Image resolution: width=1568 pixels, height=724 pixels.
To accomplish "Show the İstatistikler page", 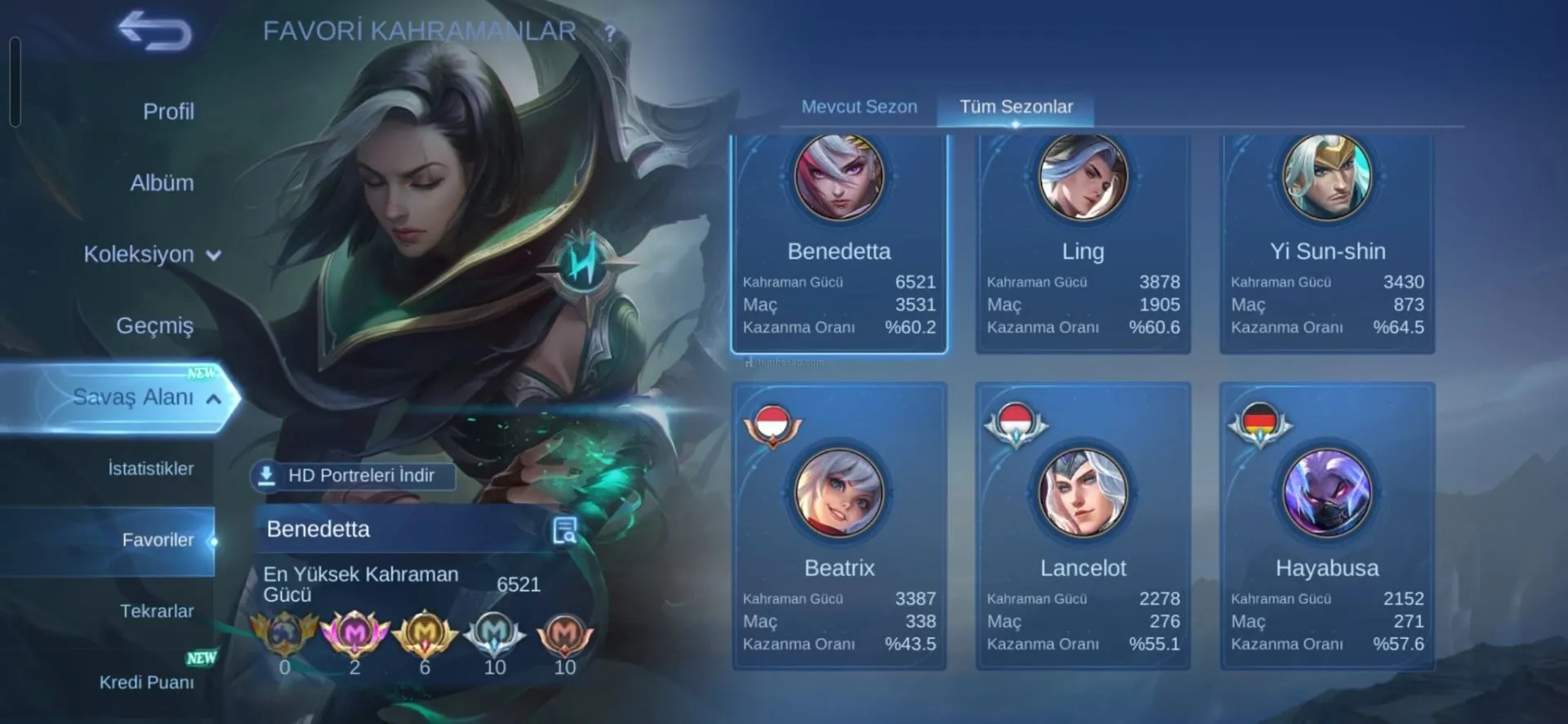I will [151, 468].
